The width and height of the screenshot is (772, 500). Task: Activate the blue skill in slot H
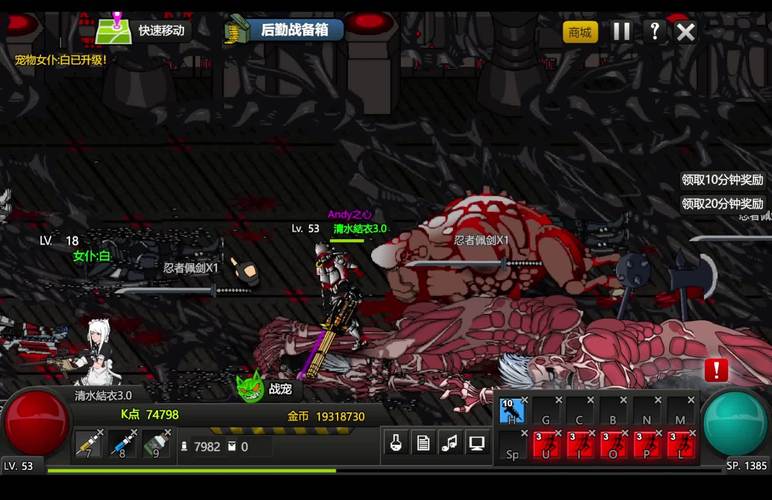pos(513,412)
